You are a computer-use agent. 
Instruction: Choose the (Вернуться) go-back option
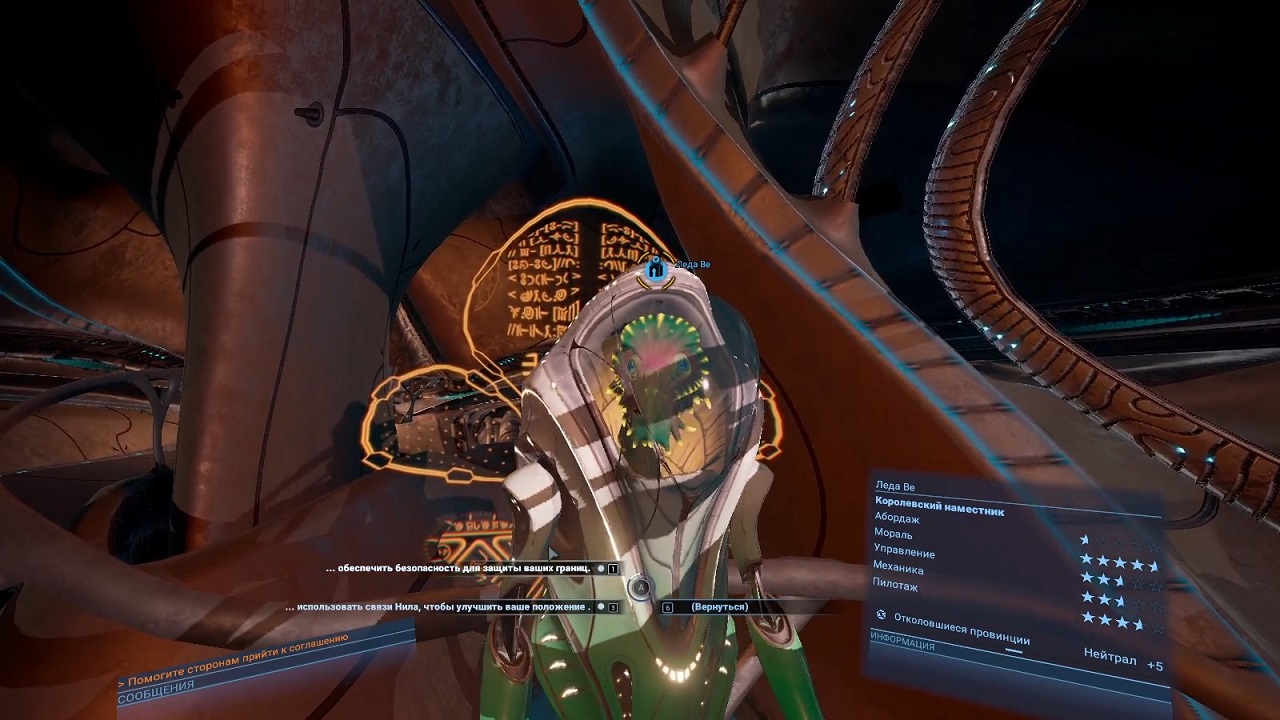pos(719,607)
